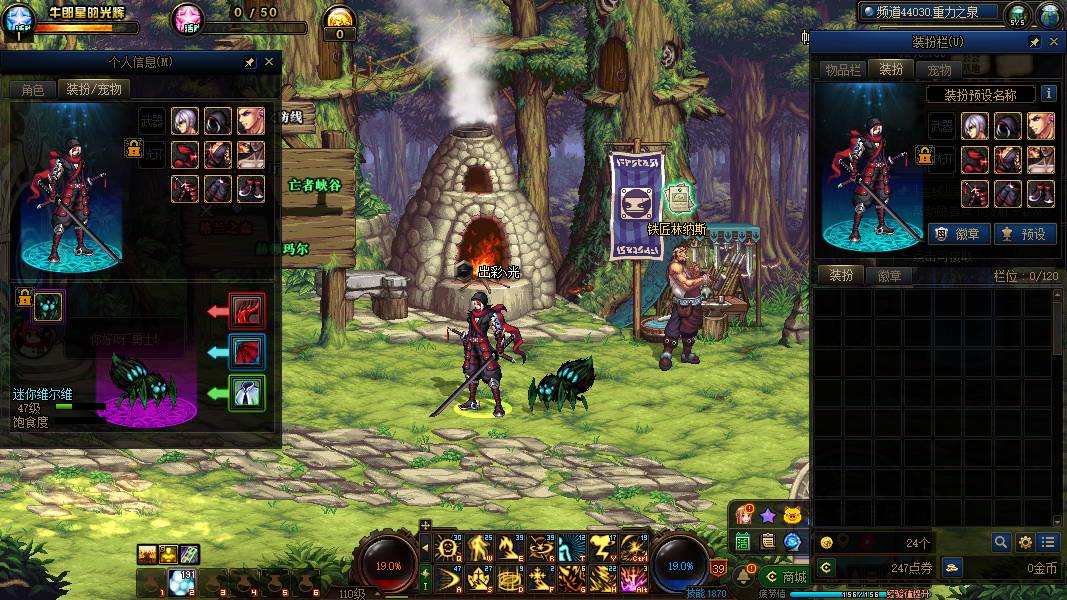Switch to the 角色 character tab
The height and width of the screenshot is (600, 1067).
33,89
